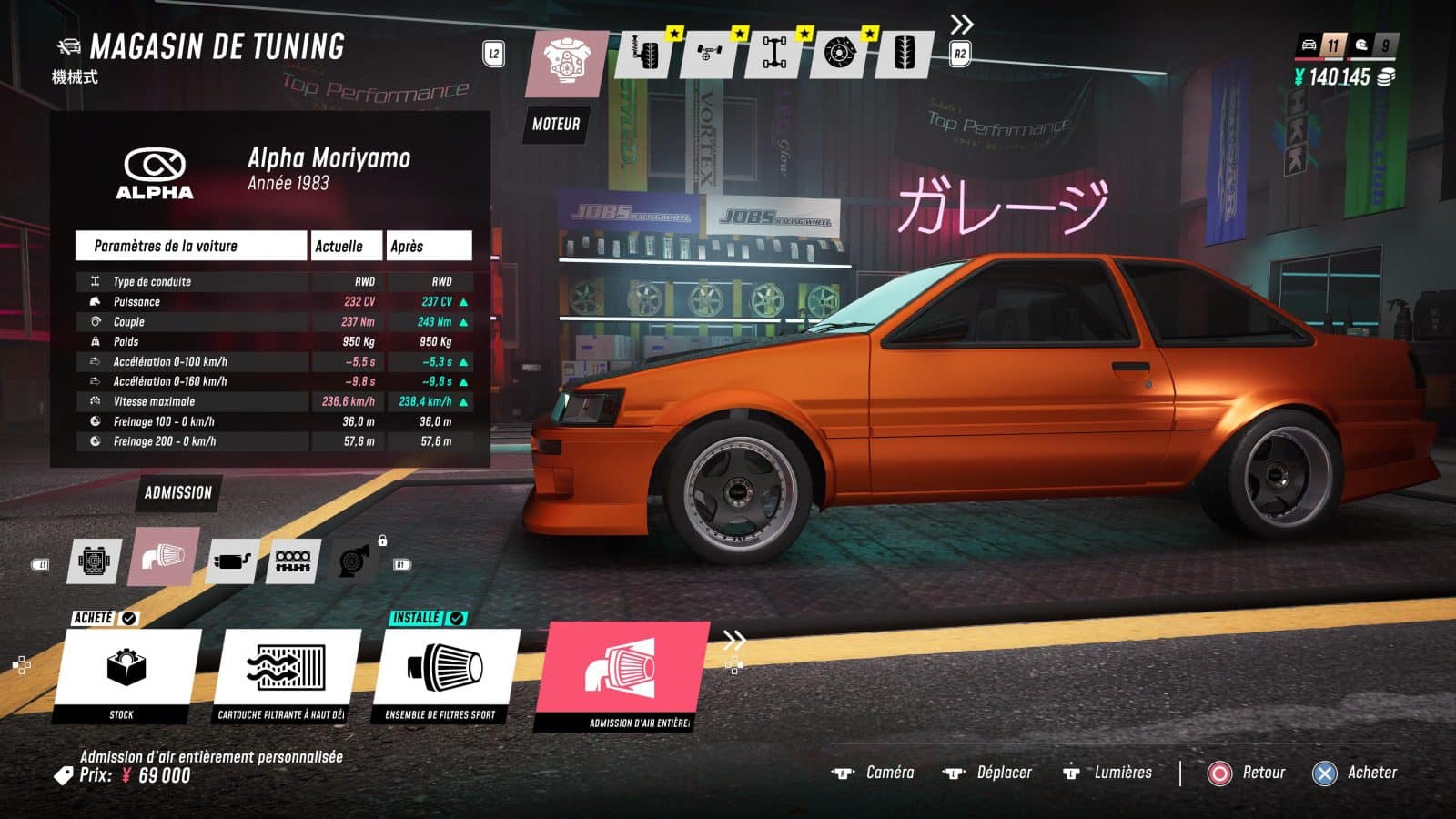Select the locked turbocharger subcategory
Viewport: 1456px width, 819px height.
tap(354, 561)
